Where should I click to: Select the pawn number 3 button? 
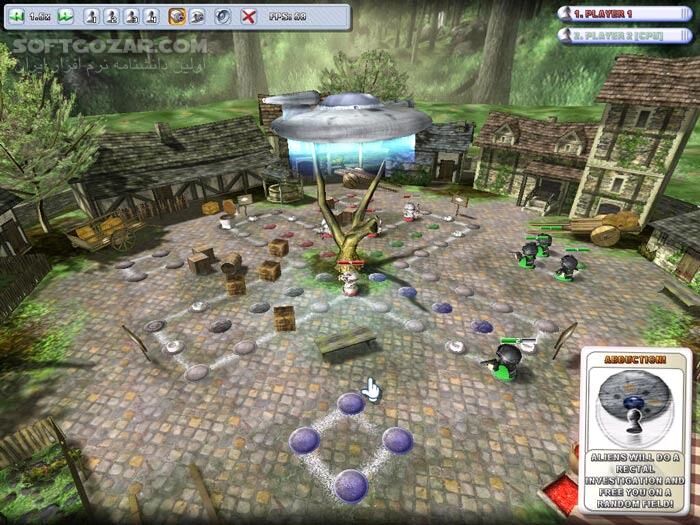coord(131,17)
